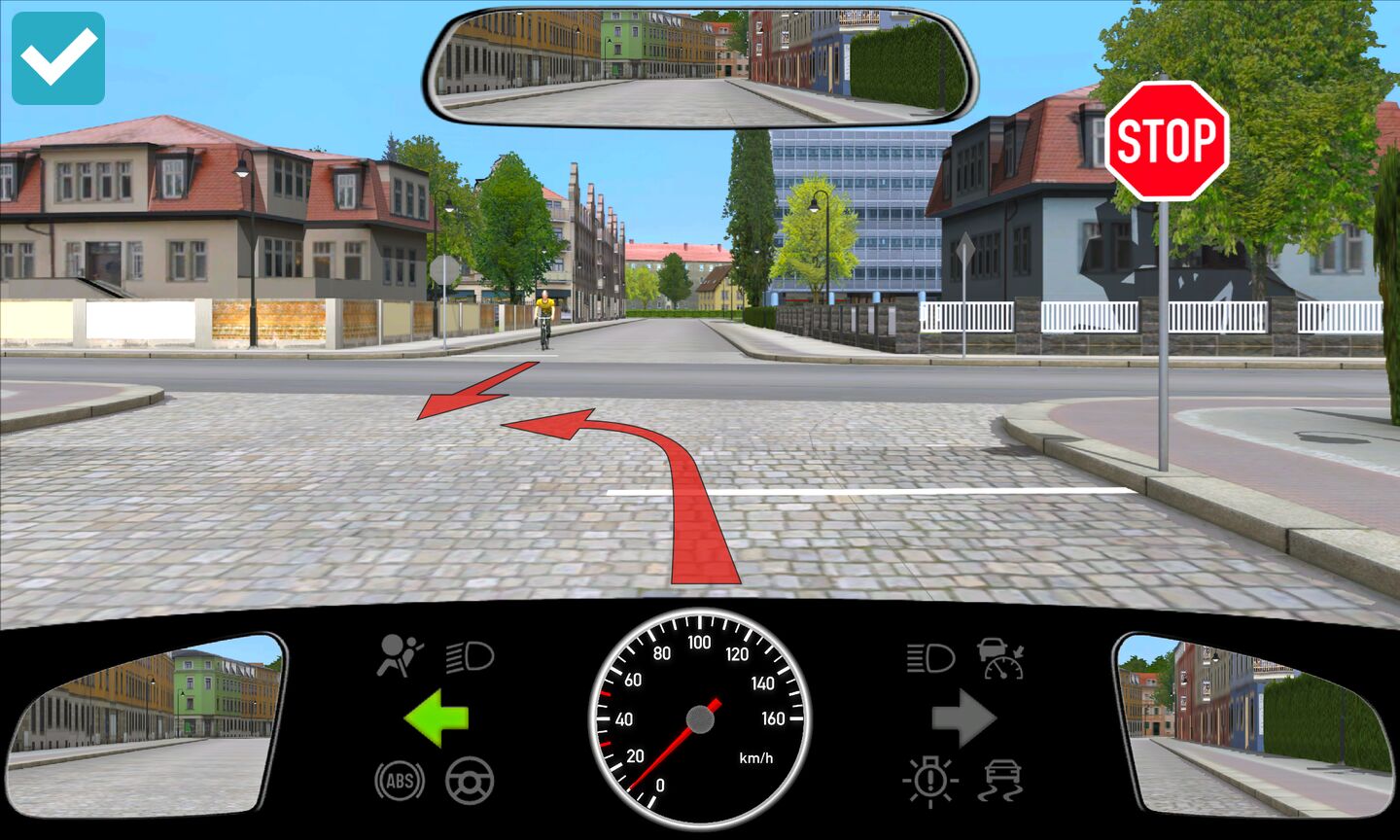Activate the grey right turn signal arrow
The height and width of the screenshot is (840, 1400).
(963, 718)
